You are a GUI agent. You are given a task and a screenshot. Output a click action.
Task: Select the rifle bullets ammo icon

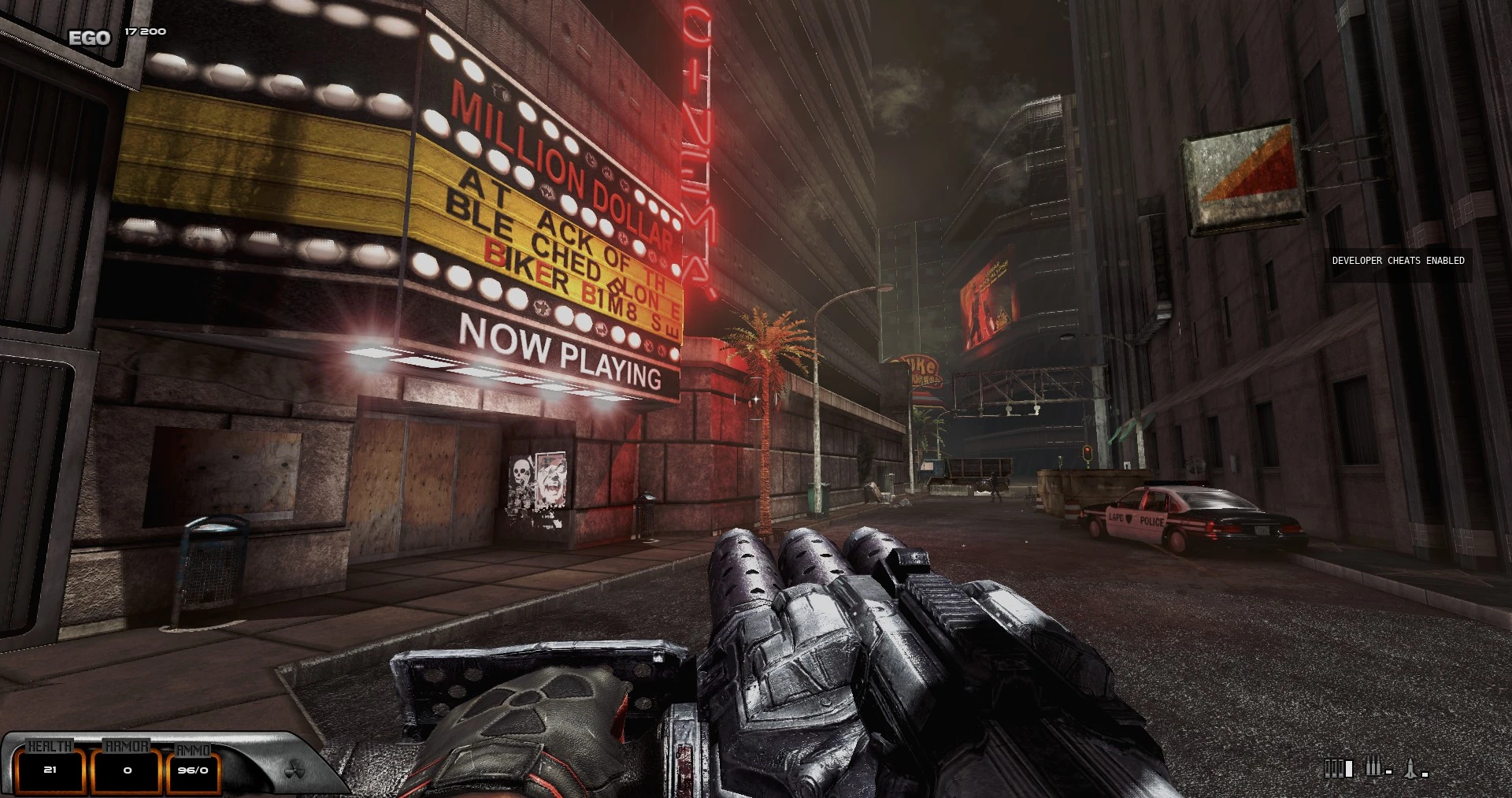point(1373,766)
